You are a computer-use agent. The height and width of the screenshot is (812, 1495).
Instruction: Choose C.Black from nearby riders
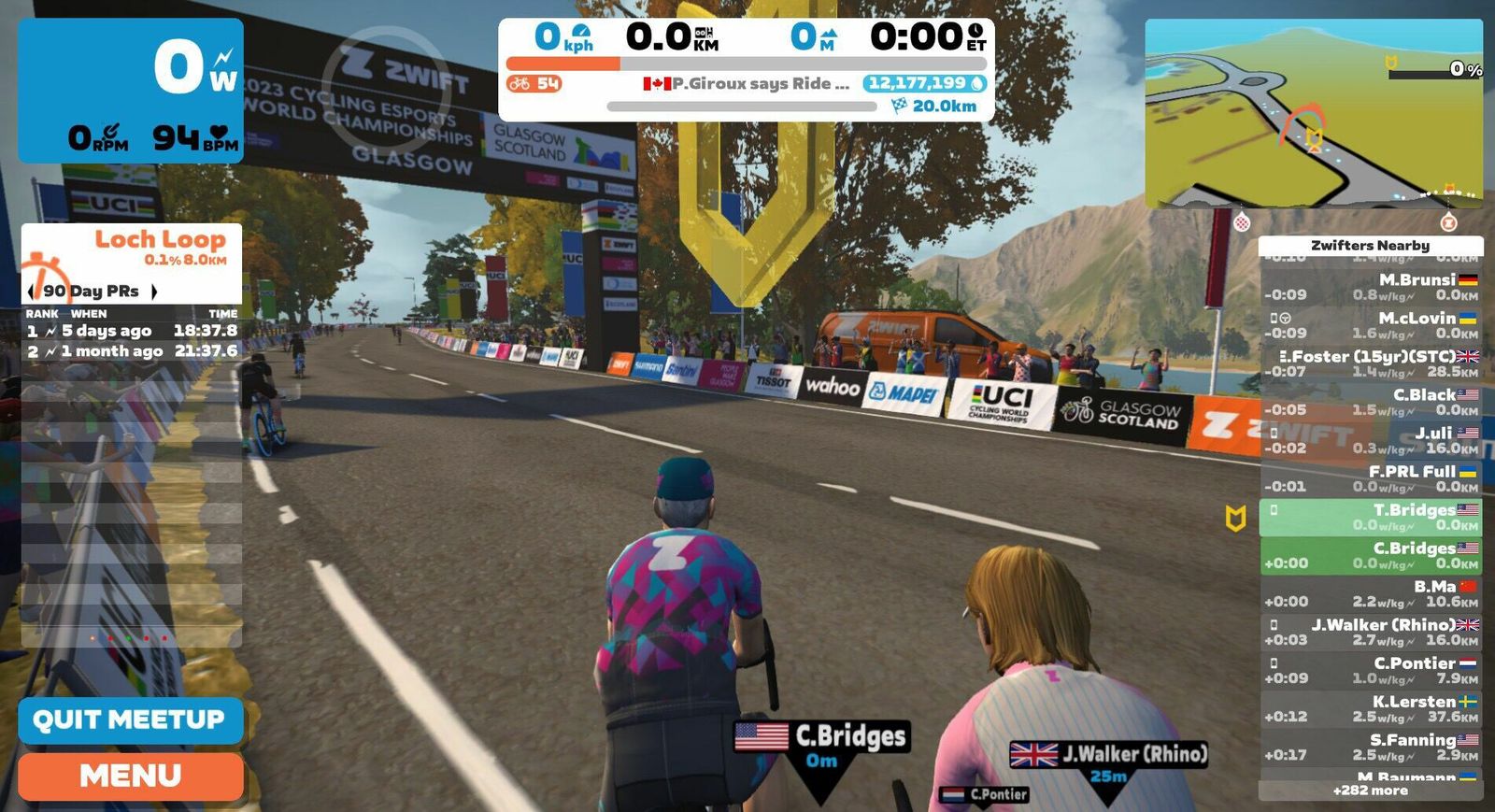click(x=1371, y=402)
